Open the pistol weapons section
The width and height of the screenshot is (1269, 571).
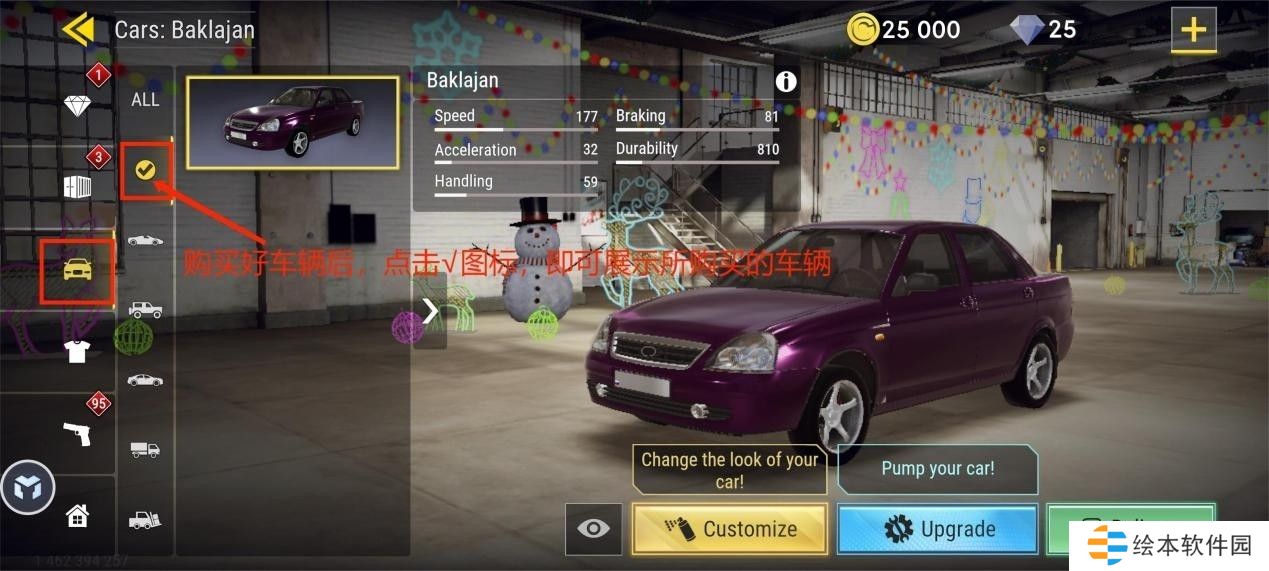[x=77, y=433]
